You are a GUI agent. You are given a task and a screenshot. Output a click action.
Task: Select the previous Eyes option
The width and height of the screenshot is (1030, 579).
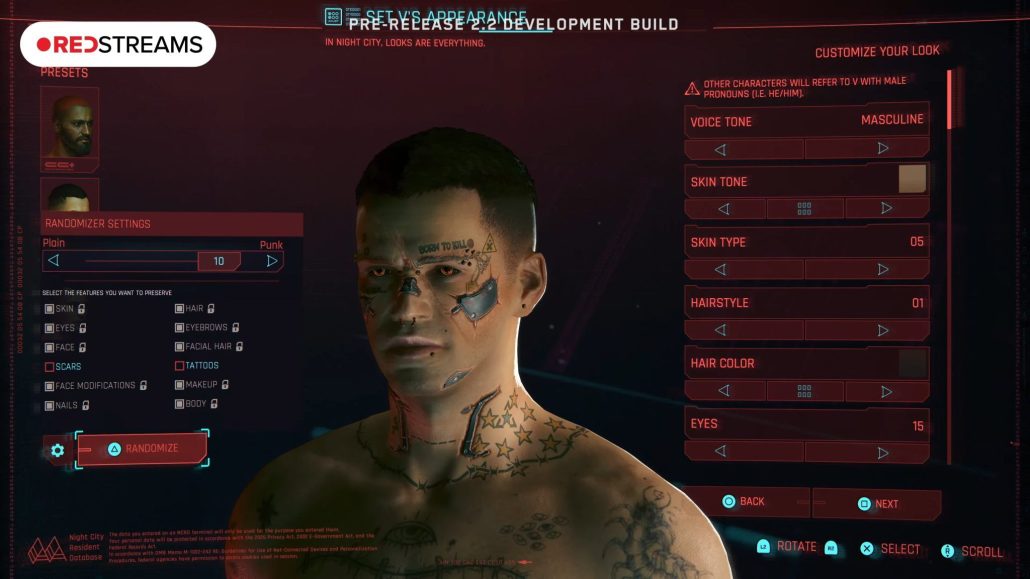click(723, 451)
